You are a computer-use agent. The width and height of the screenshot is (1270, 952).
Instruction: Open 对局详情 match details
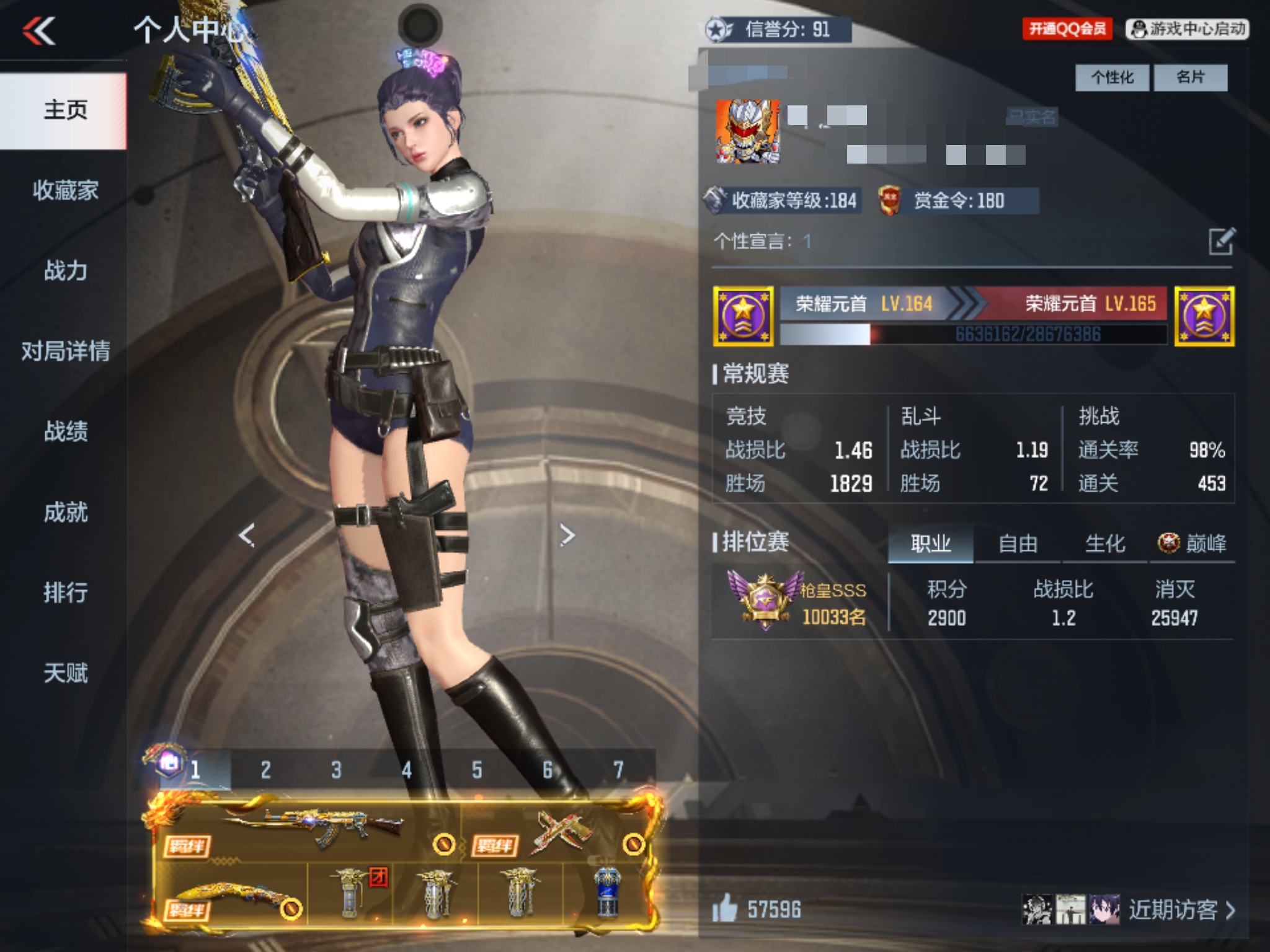coord(65,351)
